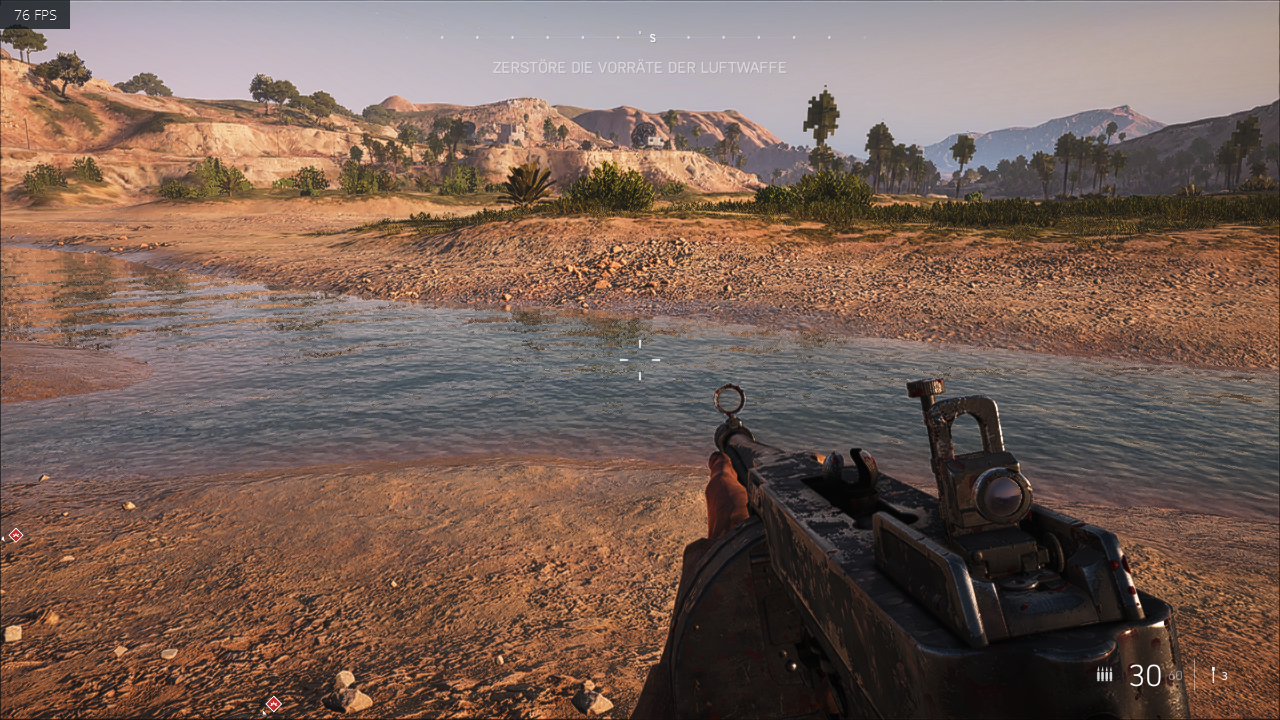Click the bullet magazine ammo icon

(x=1105, y=673)
